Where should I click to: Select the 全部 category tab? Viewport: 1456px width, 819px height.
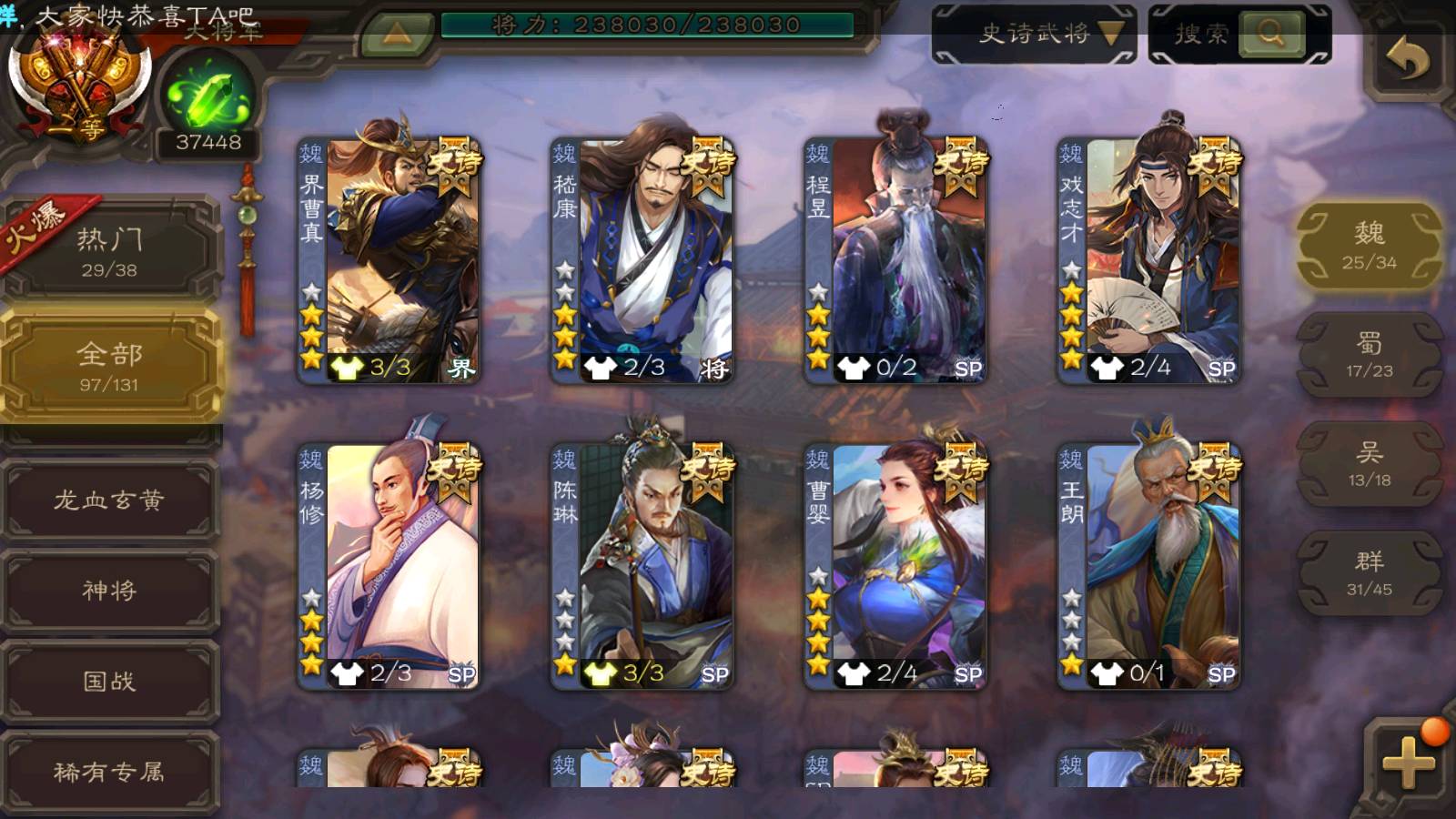pyautogui.click(x=109, y=366)
